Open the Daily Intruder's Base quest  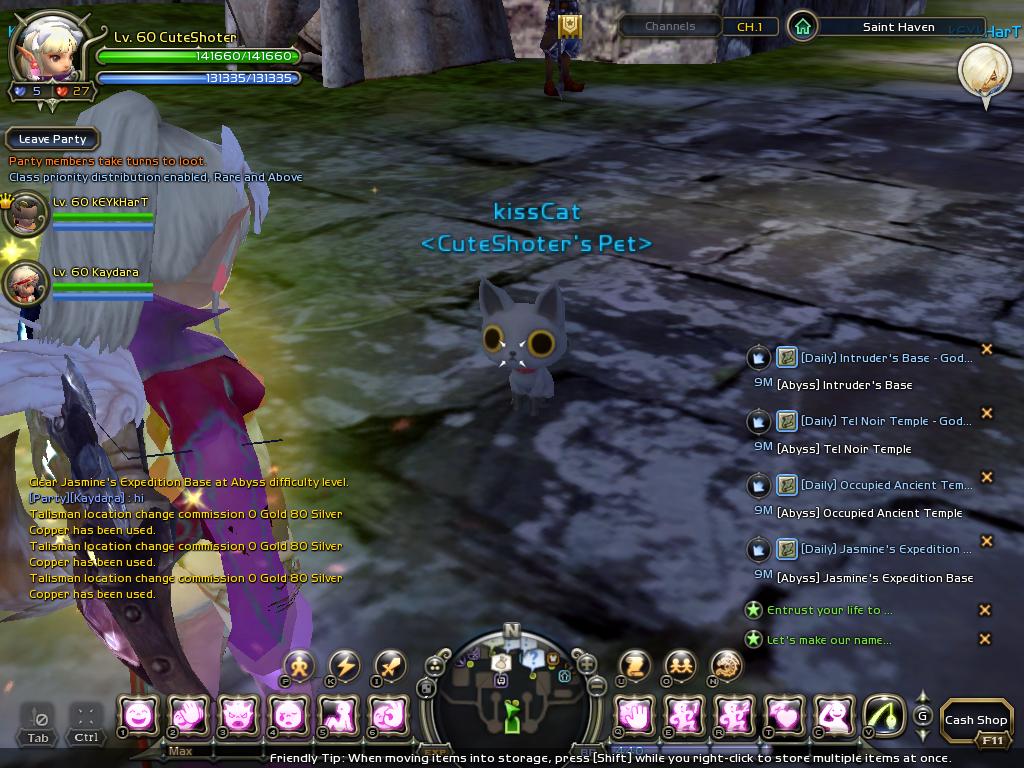885,358
